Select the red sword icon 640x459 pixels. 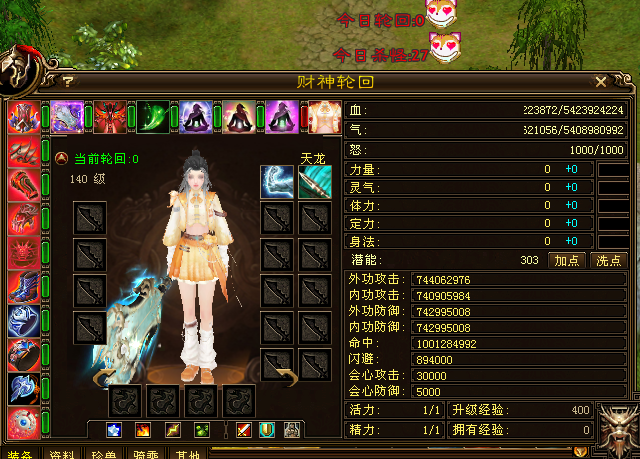(x=244, y=430)
